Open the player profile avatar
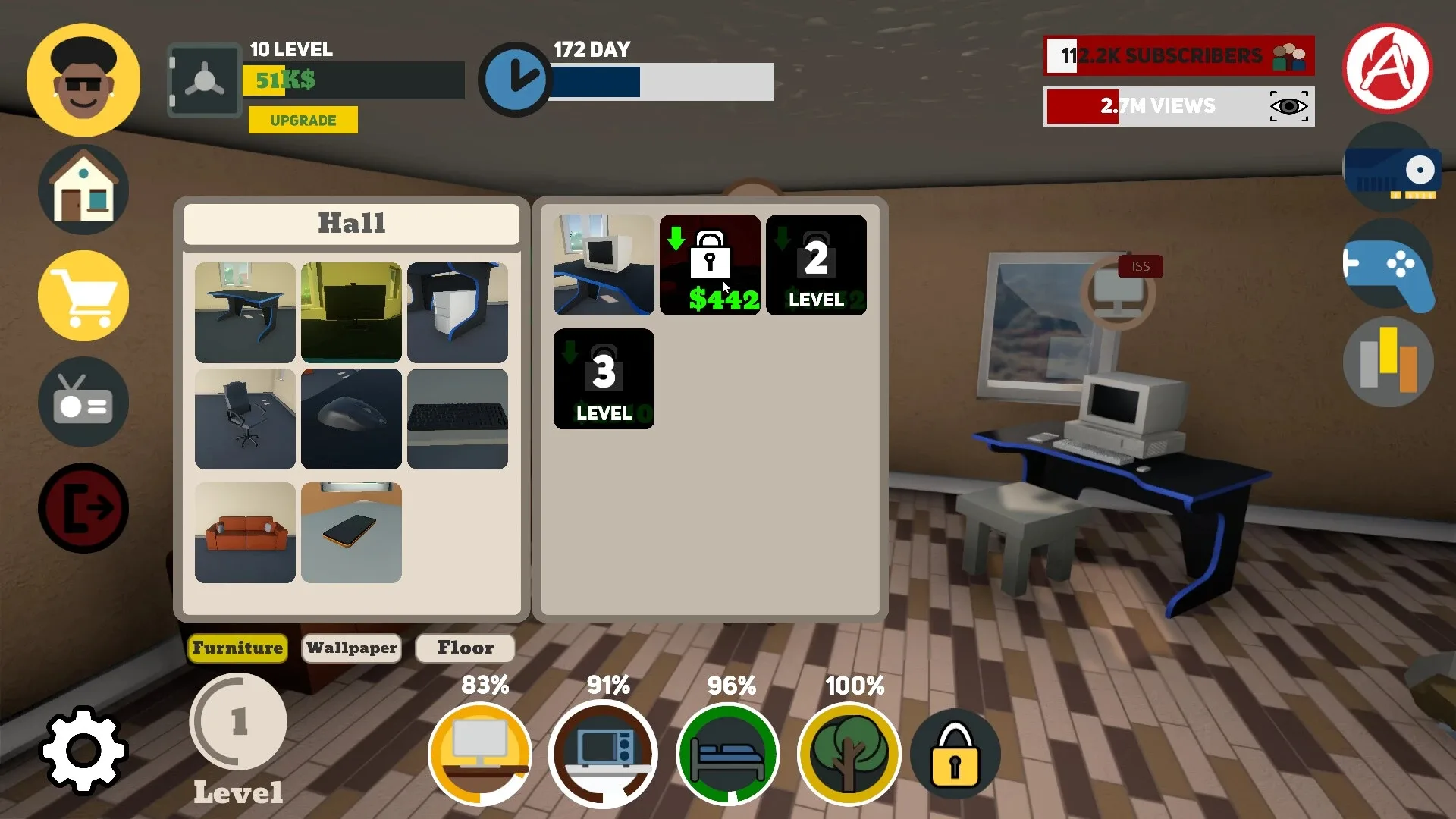The image size is (1456, 819). [x=83, y=79]
